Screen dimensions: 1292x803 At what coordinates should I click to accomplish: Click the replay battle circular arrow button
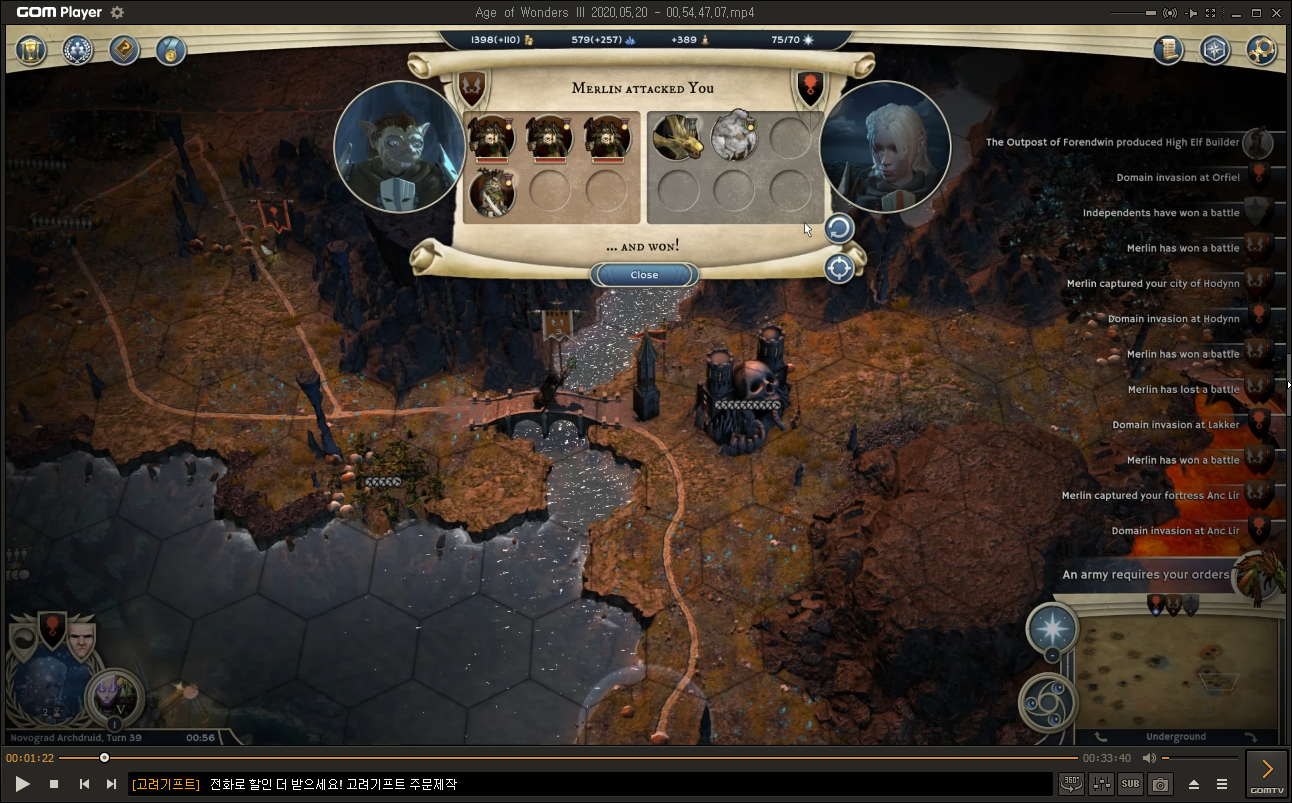click(x=839, y=229)
